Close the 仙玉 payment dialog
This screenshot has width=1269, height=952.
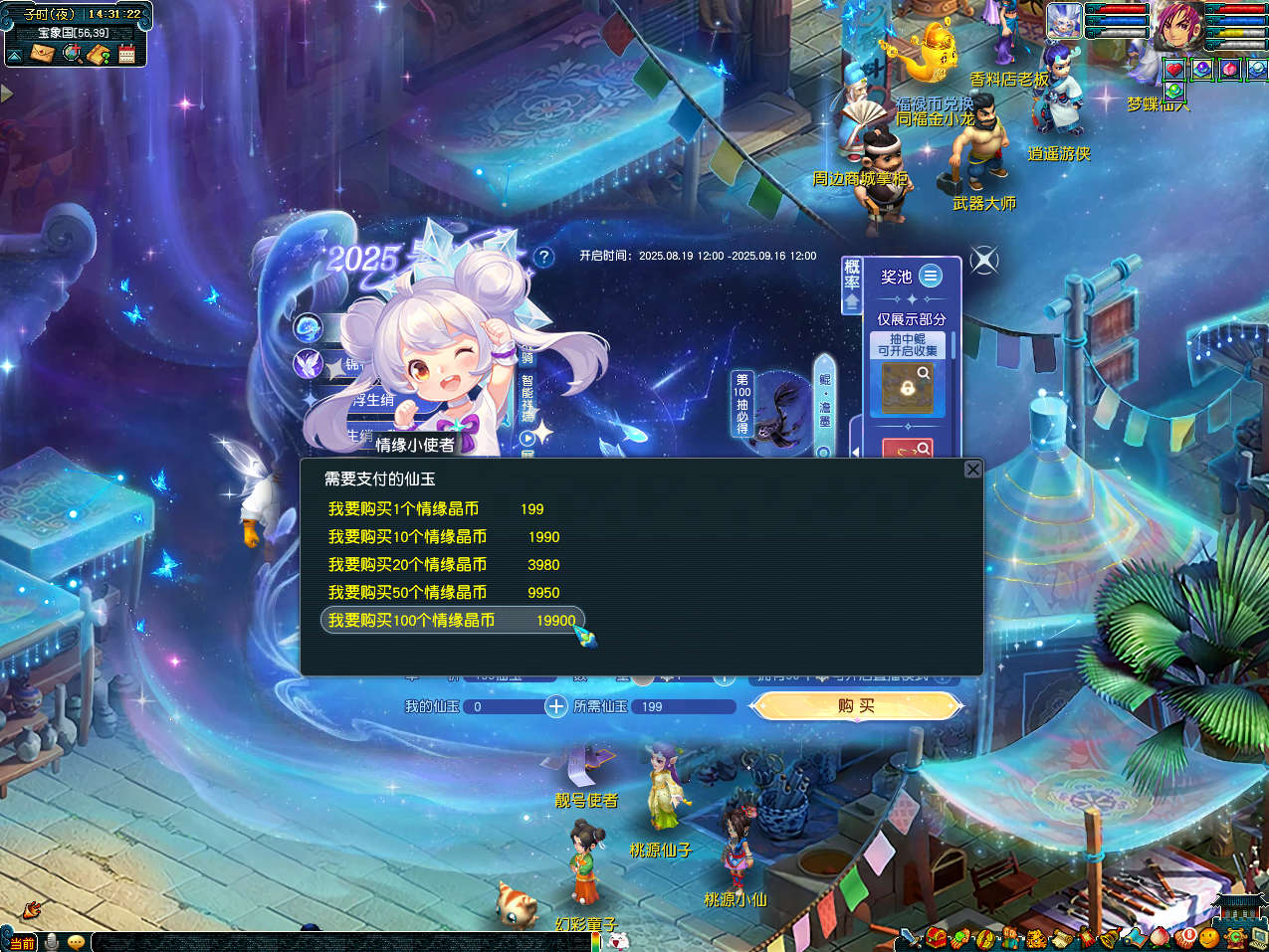[973, 470]
